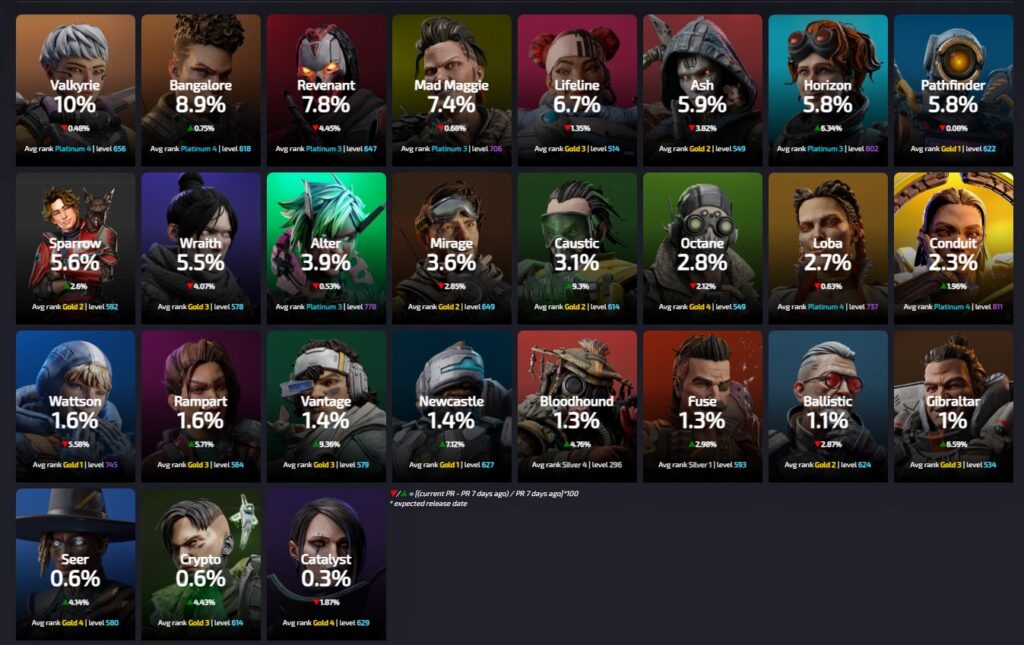The width and height of the screenshot is (1024, 645).
Task: Choose the Newcastle legend card
Action: click(x=451, y=406)
